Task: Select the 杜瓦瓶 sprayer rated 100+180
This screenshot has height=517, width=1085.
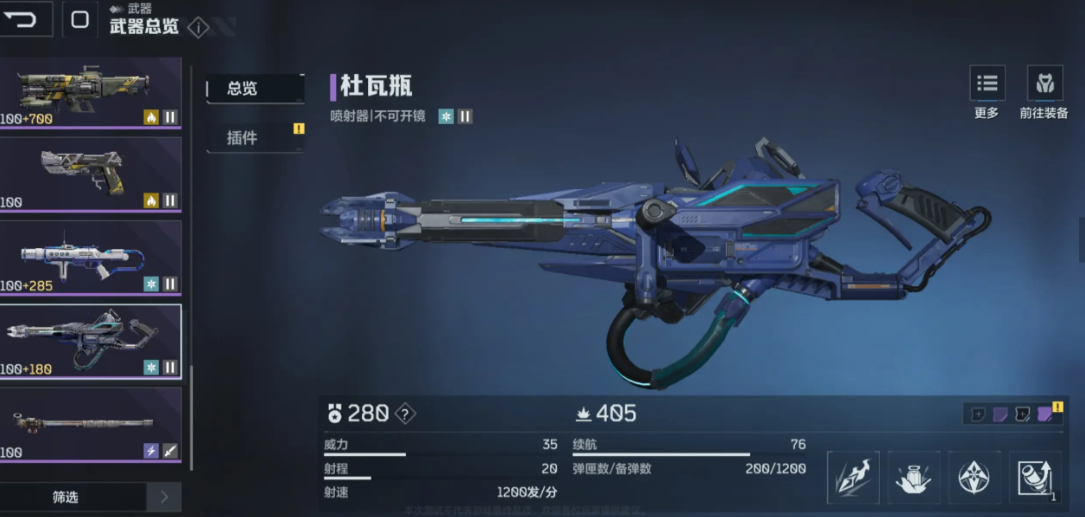Action: click(90, 341)
